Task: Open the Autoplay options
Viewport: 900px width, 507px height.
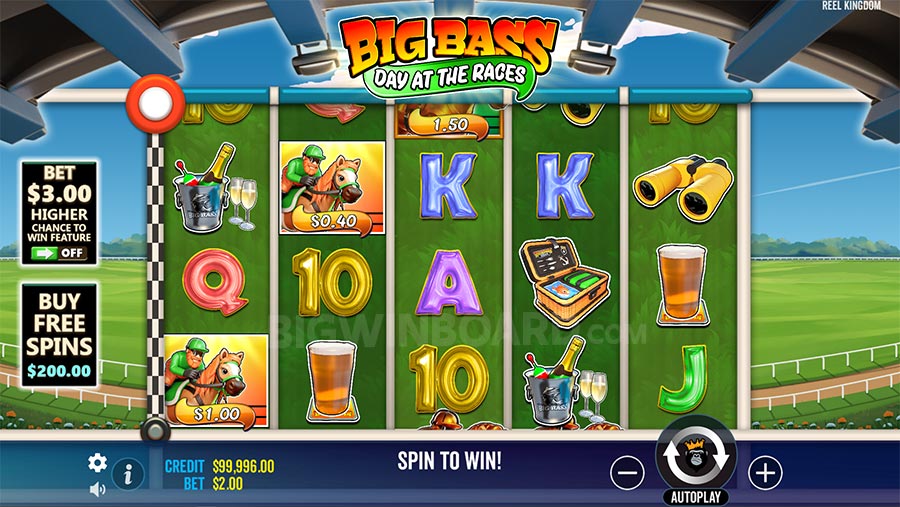Action: point(695,497)
